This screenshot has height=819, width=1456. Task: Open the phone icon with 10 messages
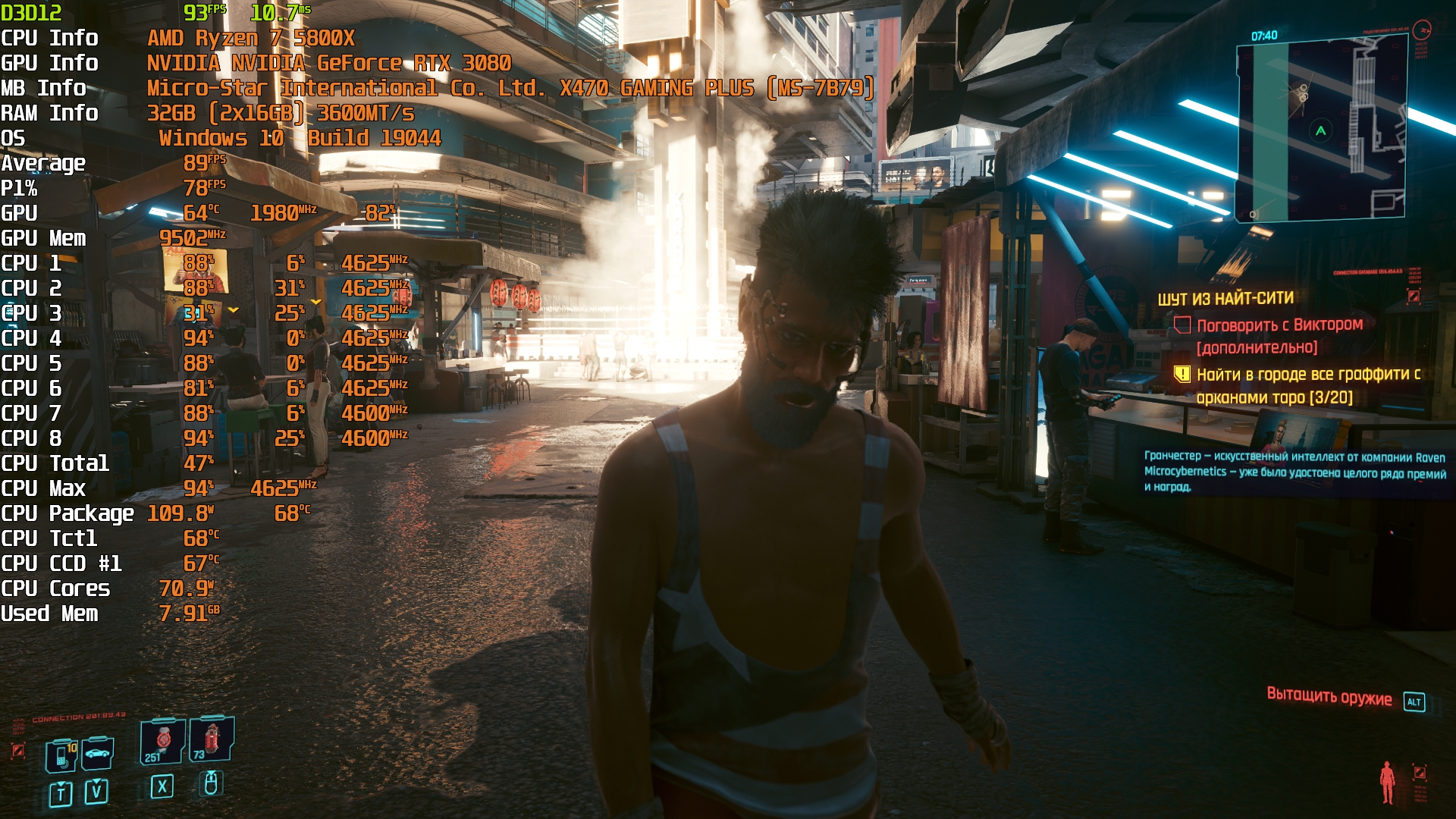(62, 755)
